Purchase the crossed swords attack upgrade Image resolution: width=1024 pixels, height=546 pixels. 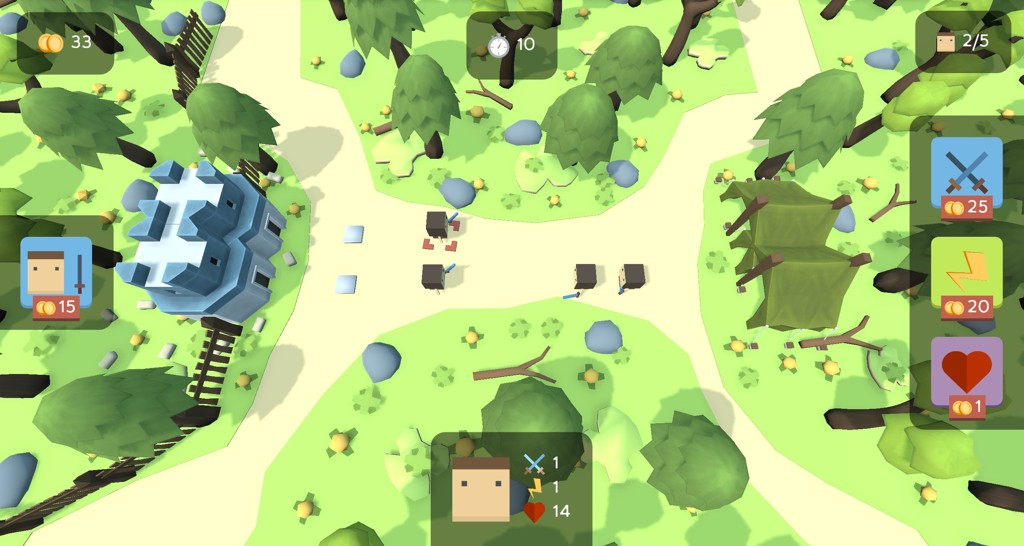point(966,177)
